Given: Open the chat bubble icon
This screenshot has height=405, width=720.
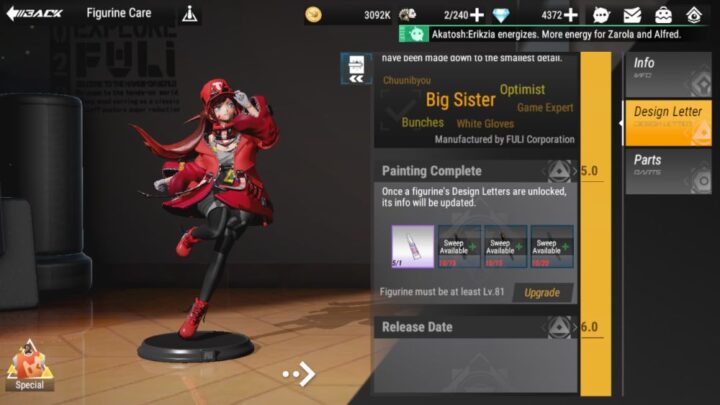Looking at the screenshot, I should point(601,15).
